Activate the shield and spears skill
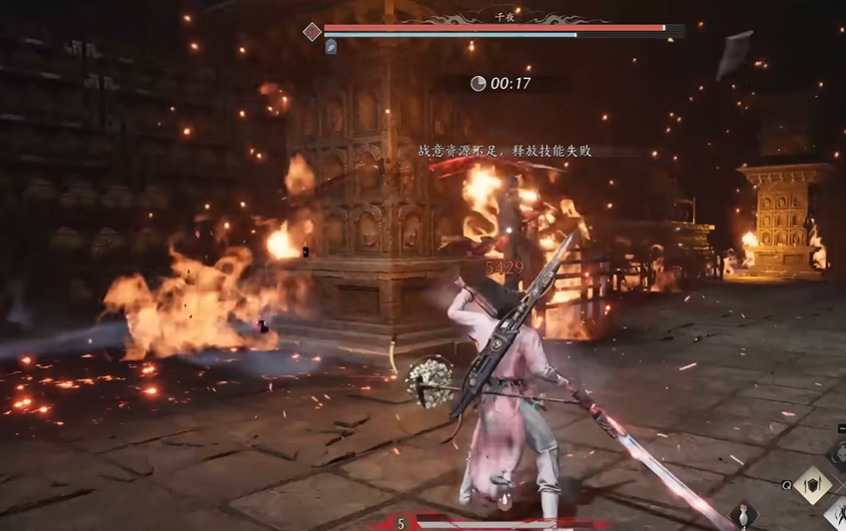The width and height of the screenshot is (846, 531). 812,485
